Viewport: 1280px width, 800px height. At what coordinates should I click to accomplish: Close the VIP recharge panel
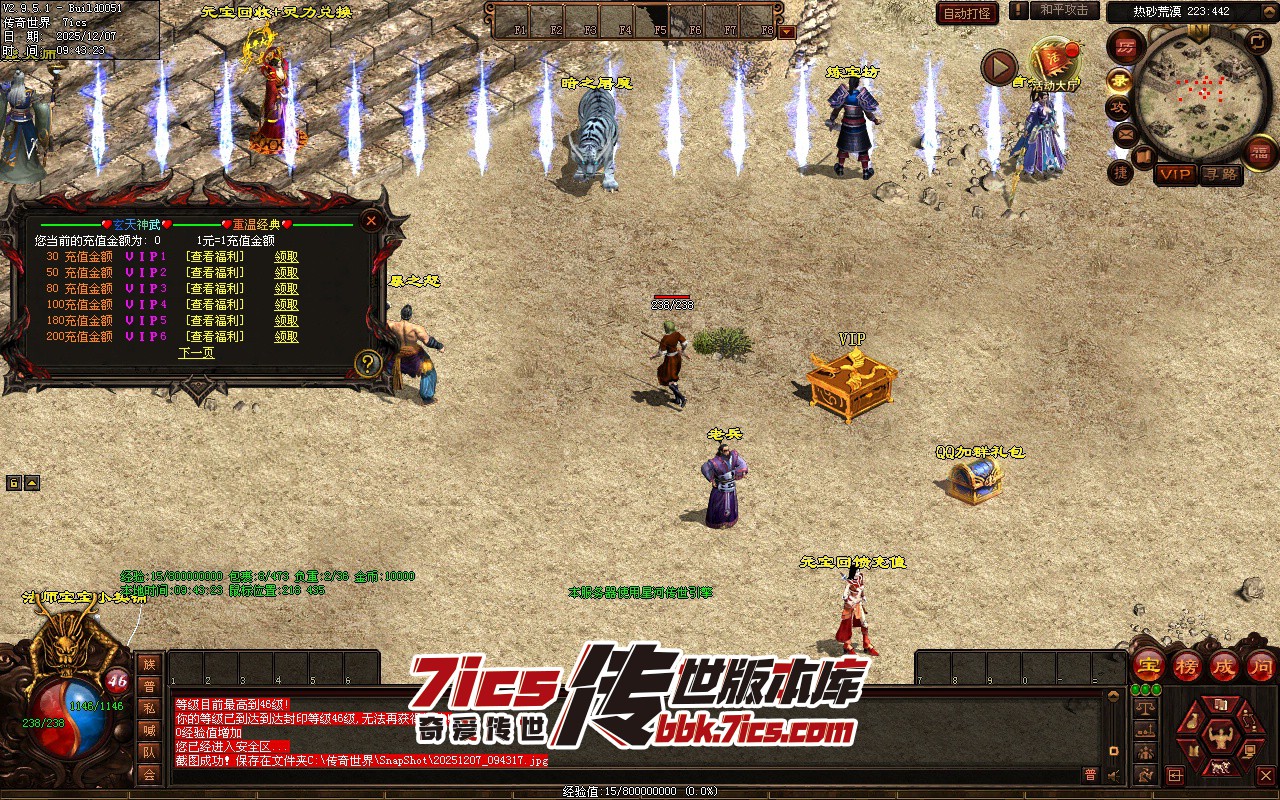click(x=371, y=220)
